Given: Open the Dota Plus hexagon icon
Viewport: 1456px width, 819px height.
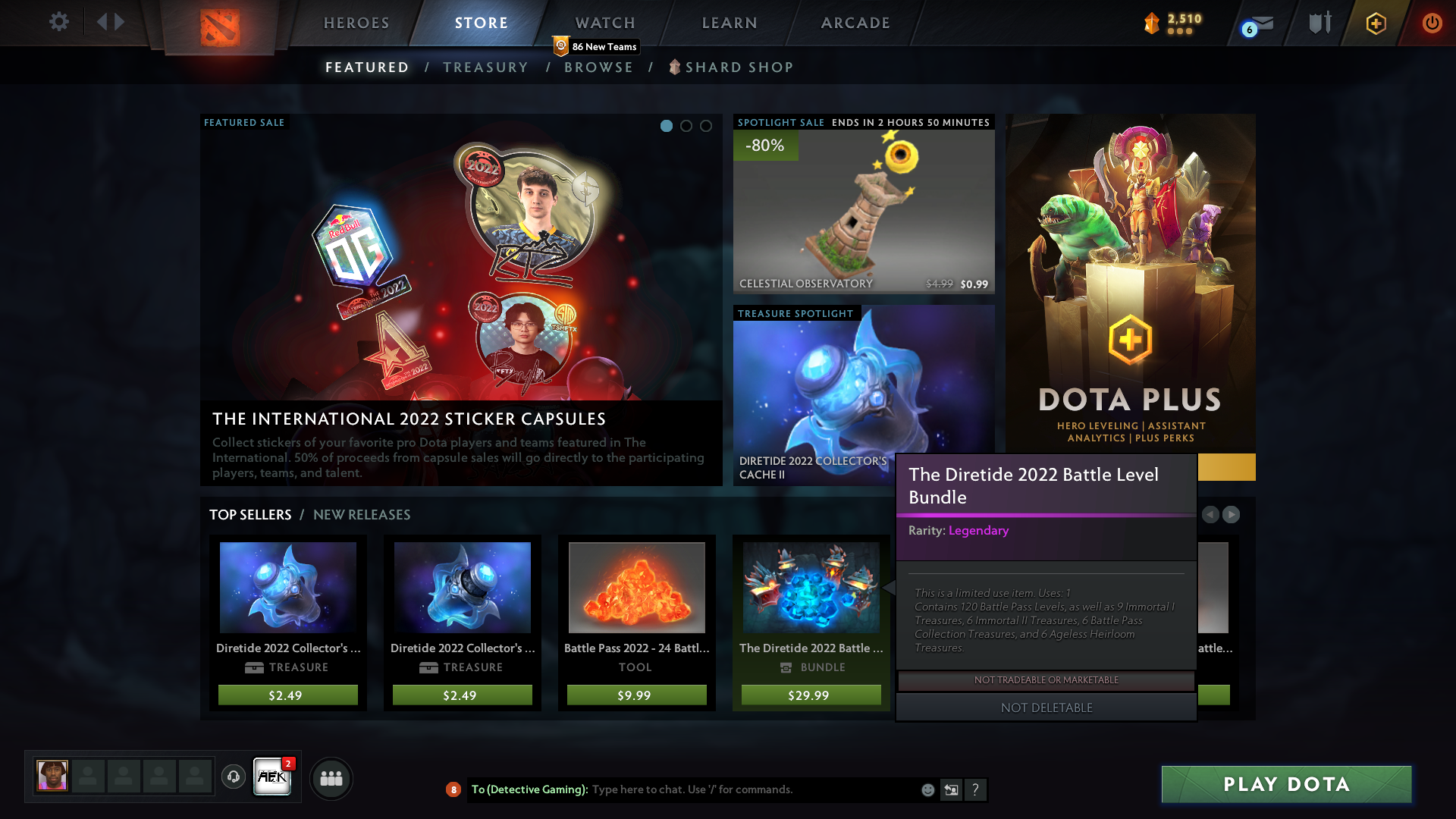Looking at the screenshot, I should click(1376, 24).
